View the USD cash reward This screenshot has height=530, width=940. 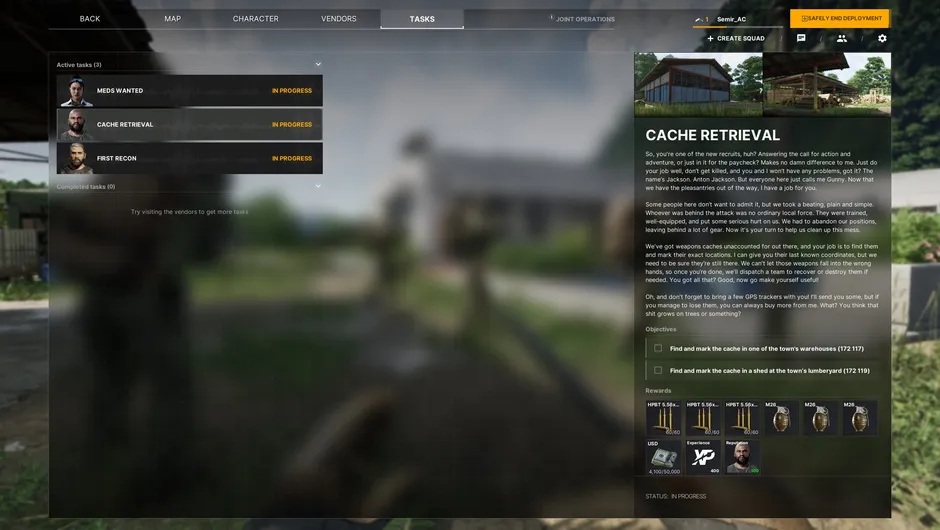pyautogui.click(x=663, y=456)
